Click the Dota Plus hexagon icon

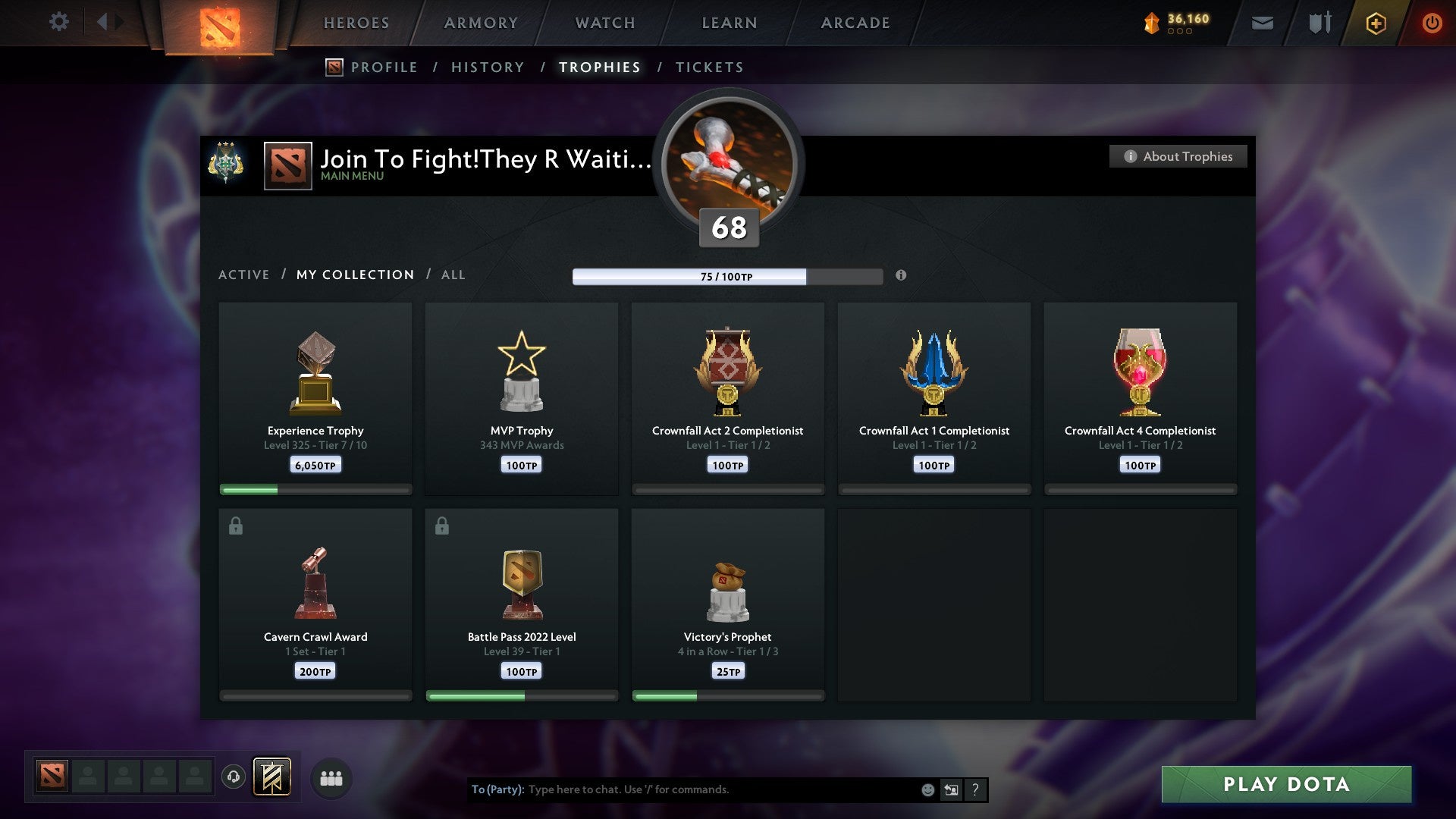coord(1375,23)
